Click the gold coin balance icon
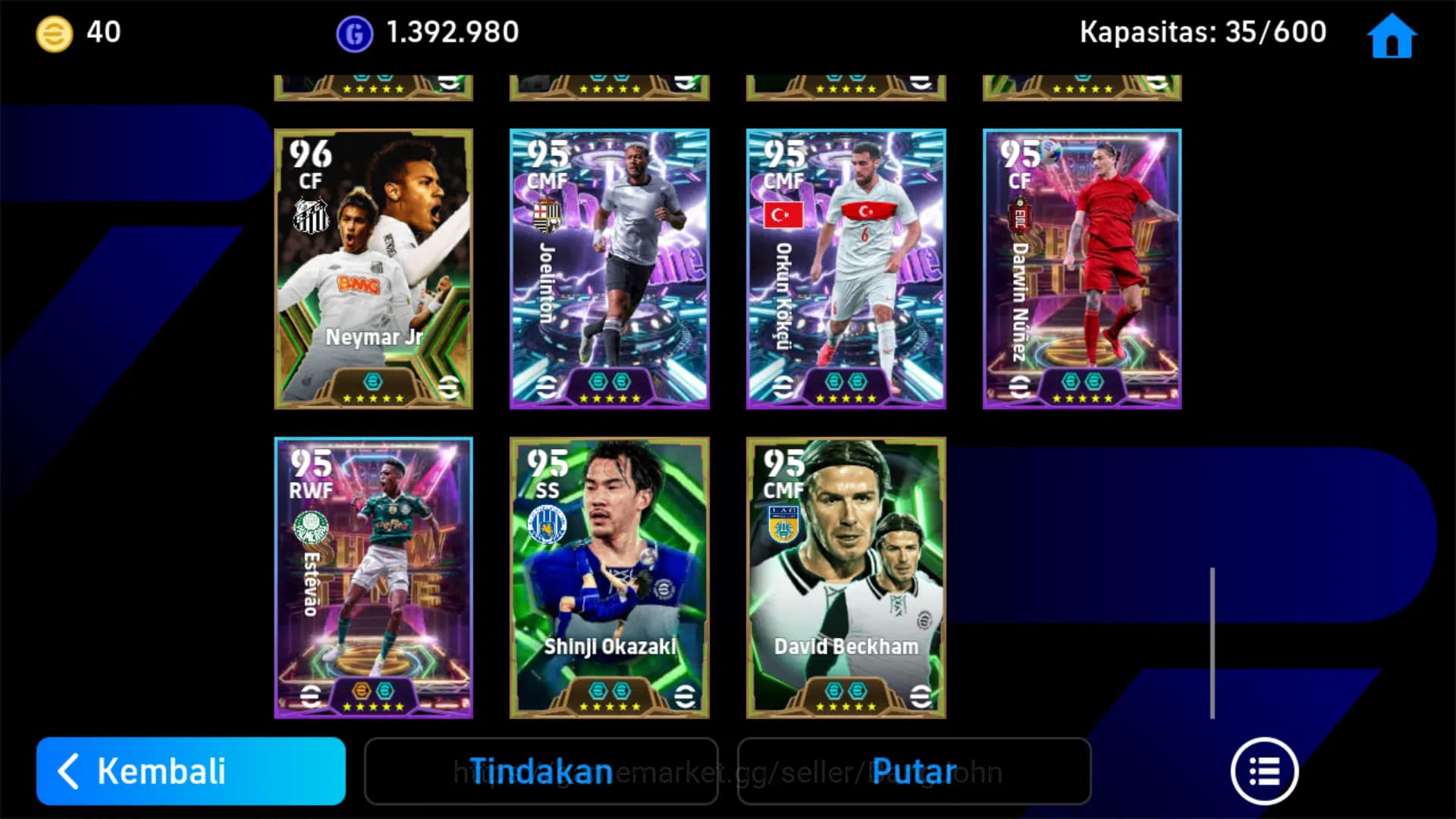The height and width of the screenshot is (819, 1456). (x=50, y=32)
